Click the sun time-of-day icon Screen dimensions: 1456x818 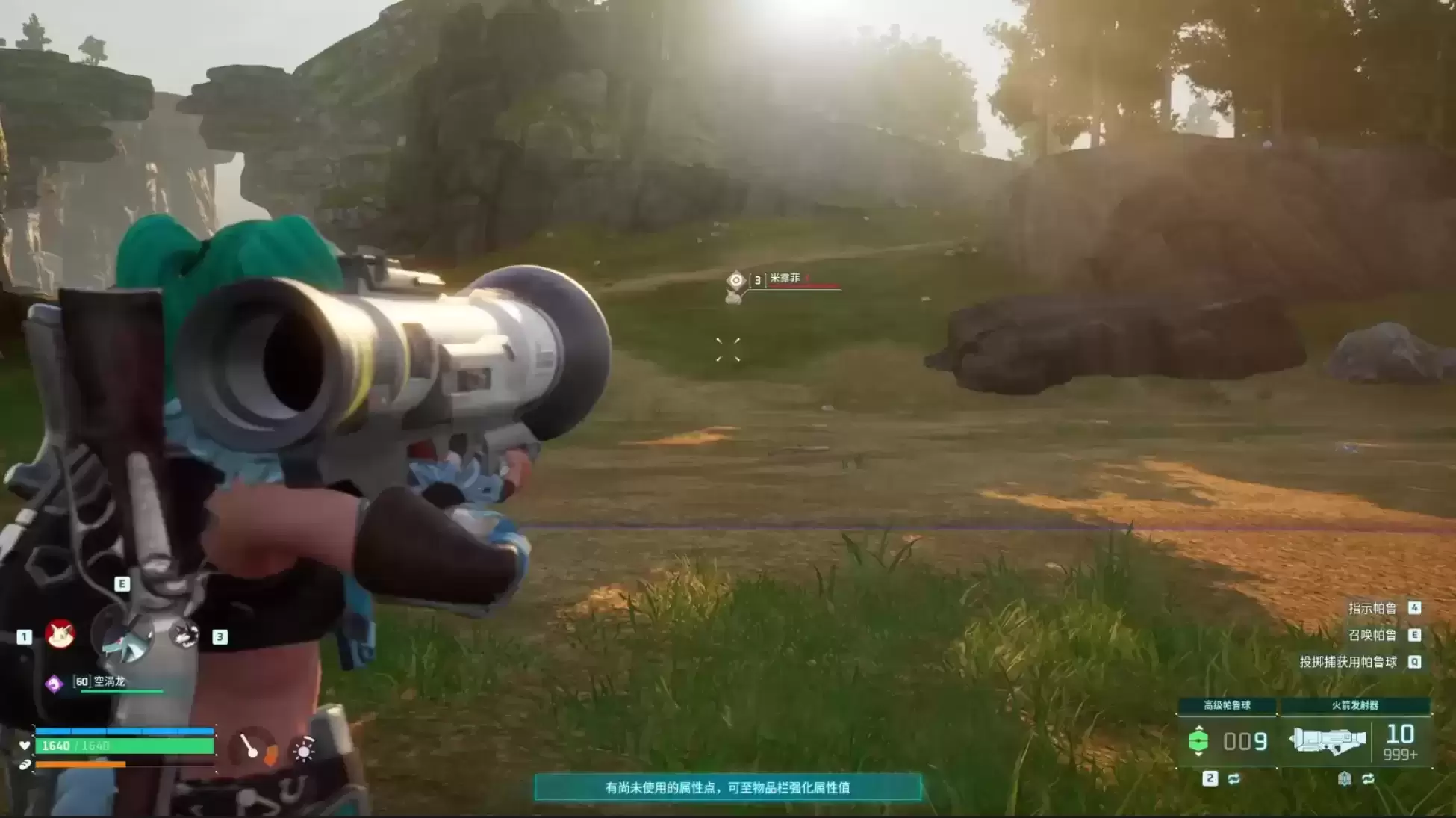coord(303,749)
